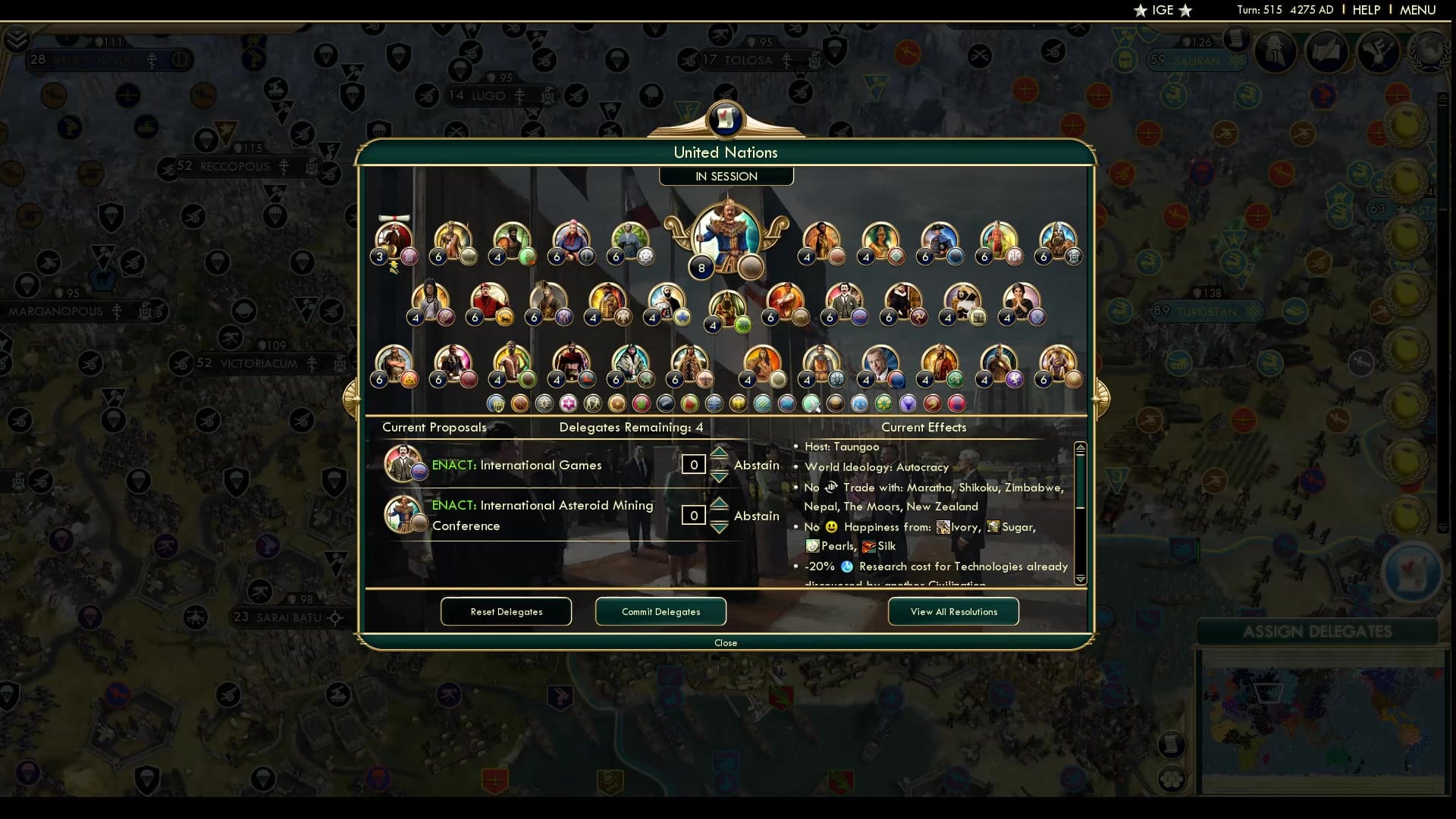Click the Reset Delegates button

pos(506,611)
